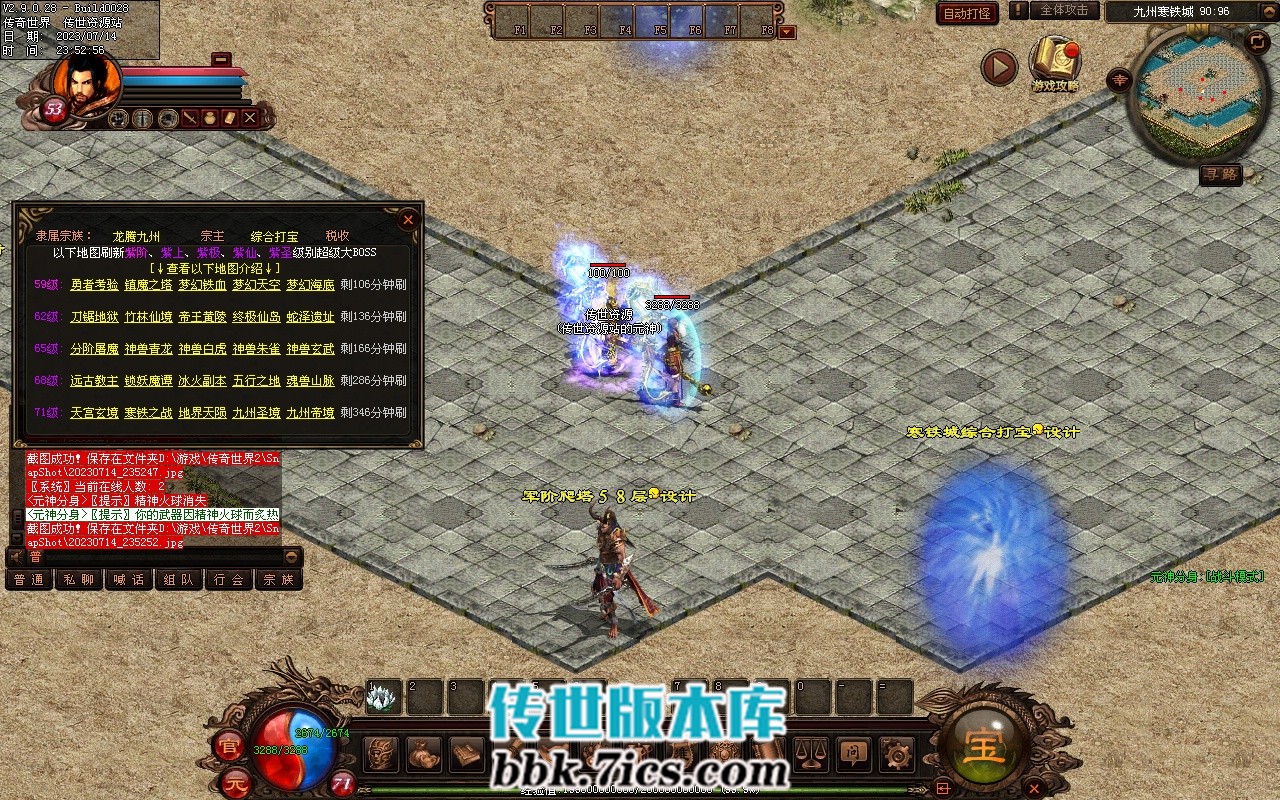Click the minimap's swap arrows button
1280x800 pixels.
[x=1258, y=41]
